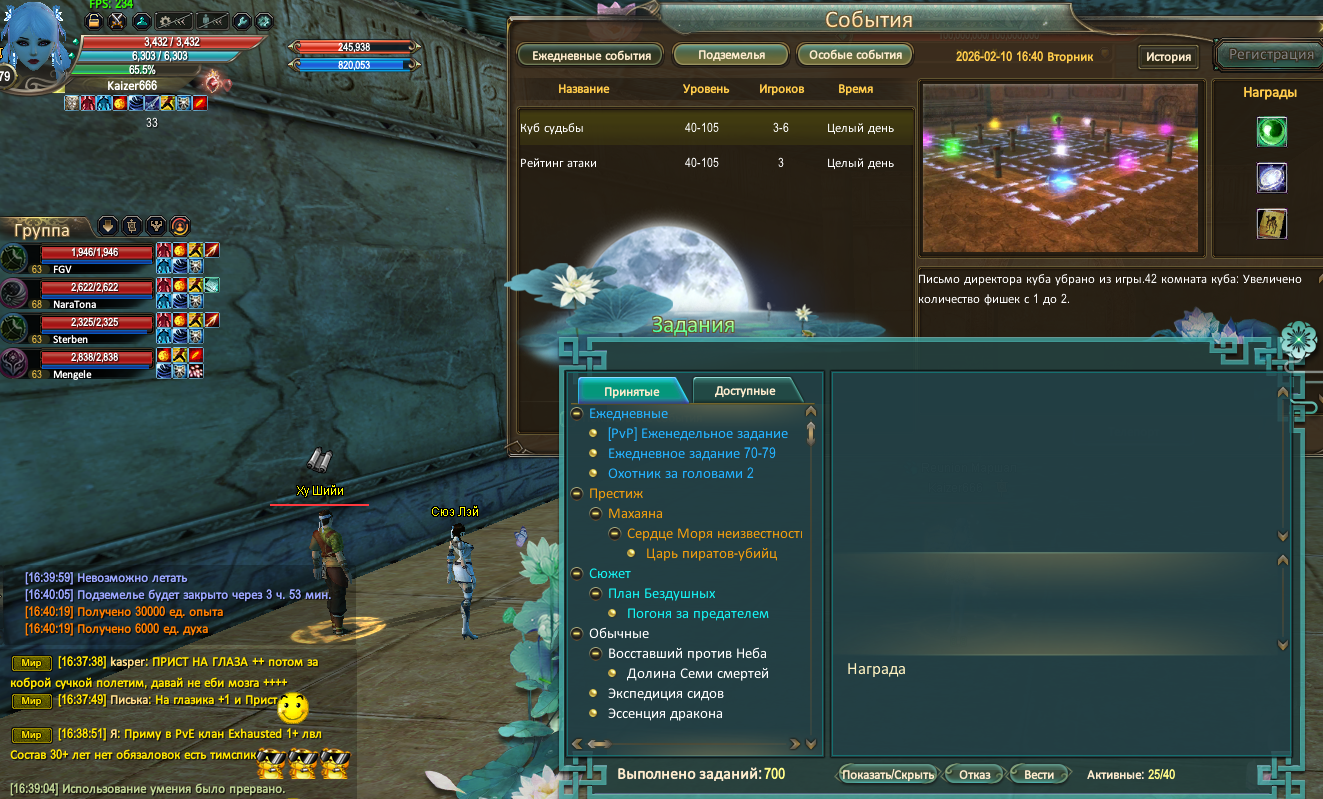Close the Задания window
Viewport: 1323px width, 799px height.
click(x=1297, y=341)
